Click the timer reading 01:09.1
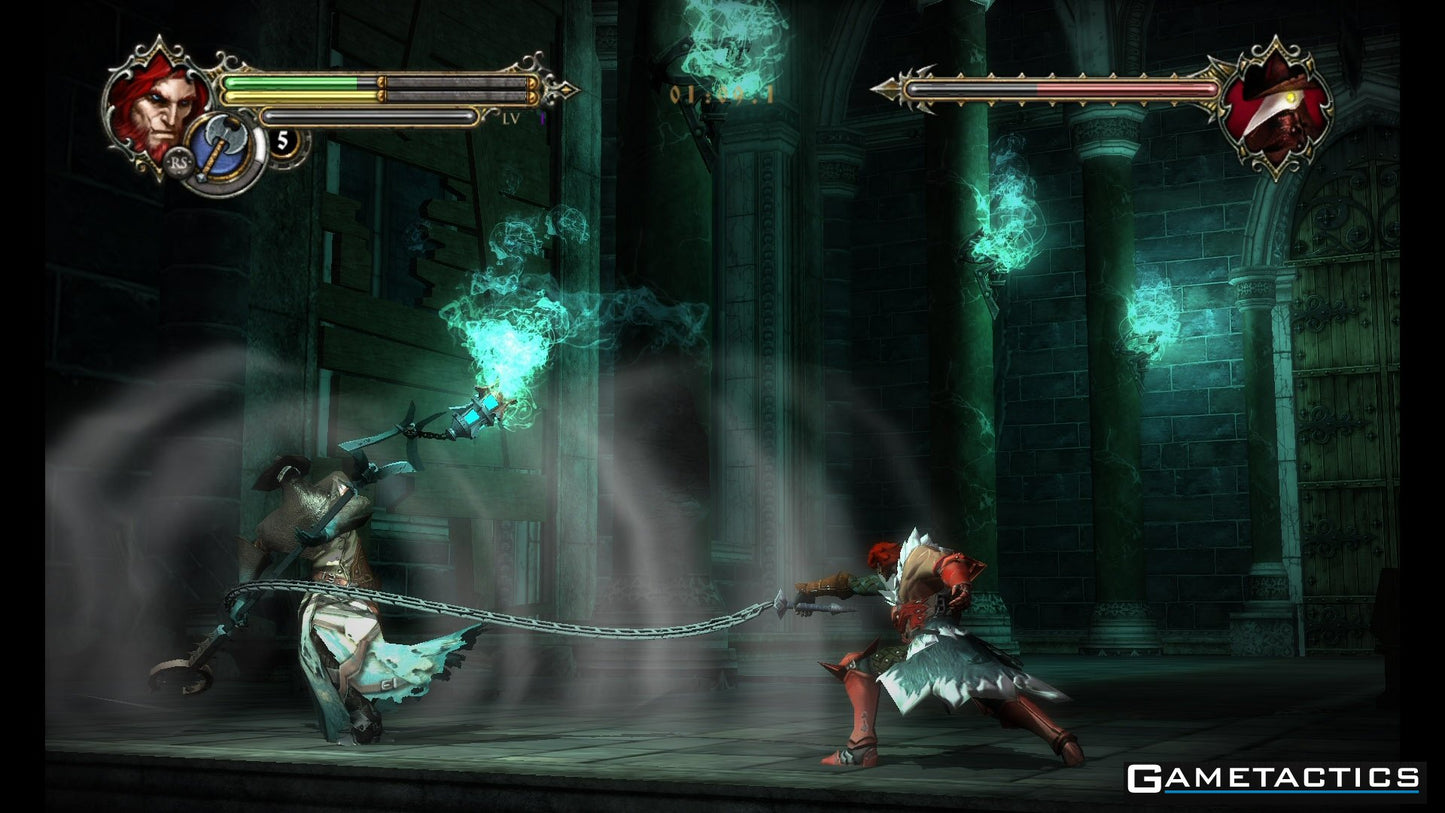The width and height of the screenshot is (1445, 813). (x=722, y=93)
